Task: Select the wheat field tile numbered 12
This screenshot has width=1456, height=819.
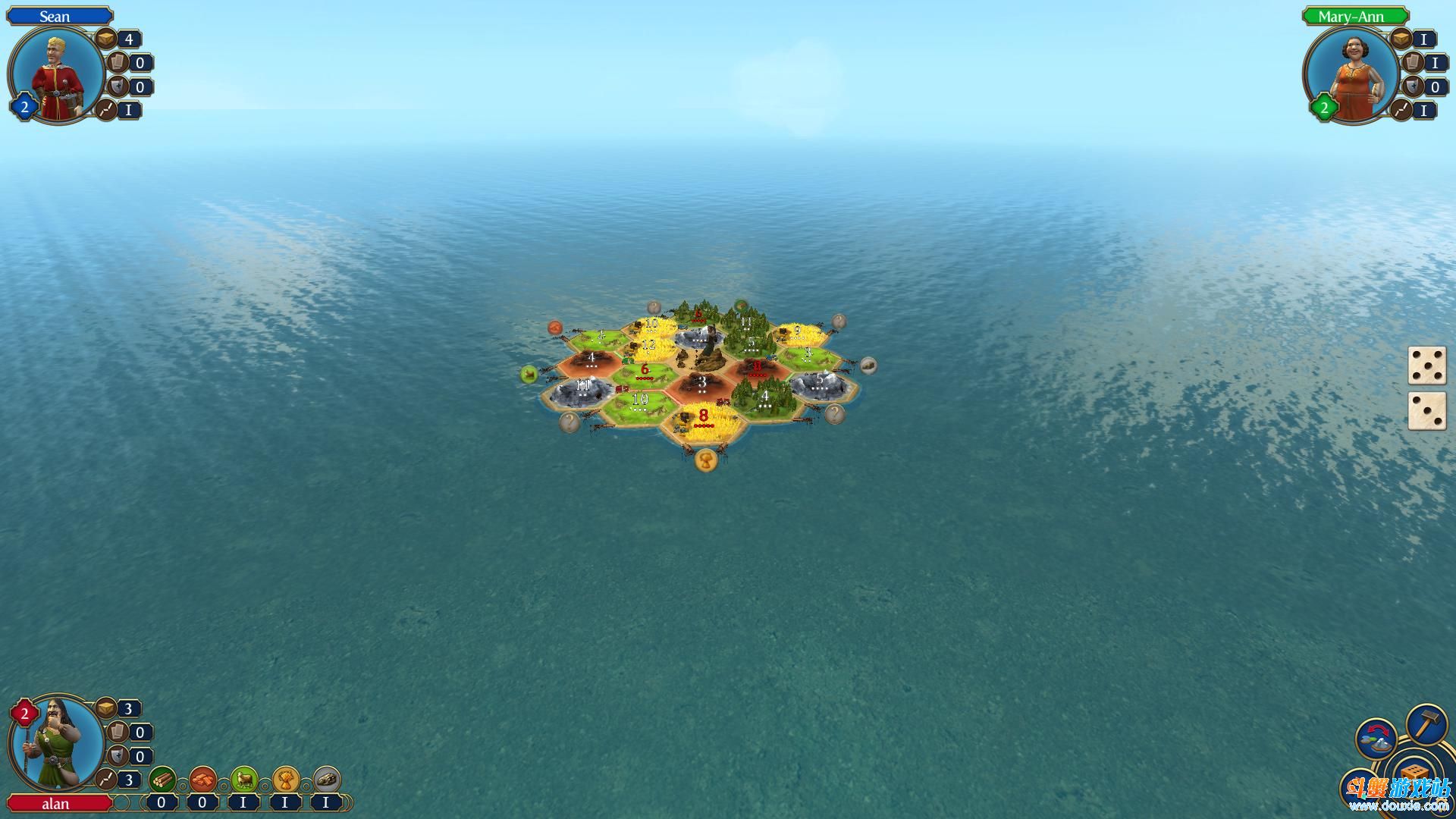Action: tap(649, 347)
